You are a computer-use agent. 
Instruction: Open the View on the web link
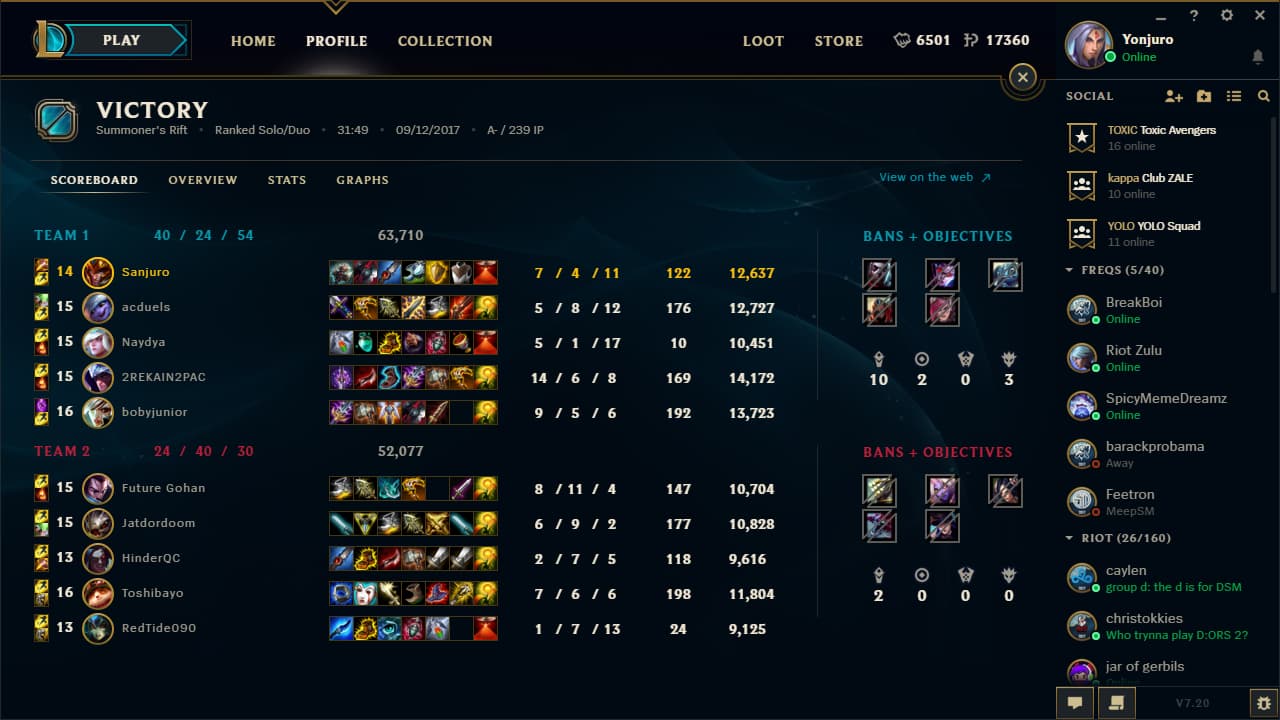[x=926, y=177]
